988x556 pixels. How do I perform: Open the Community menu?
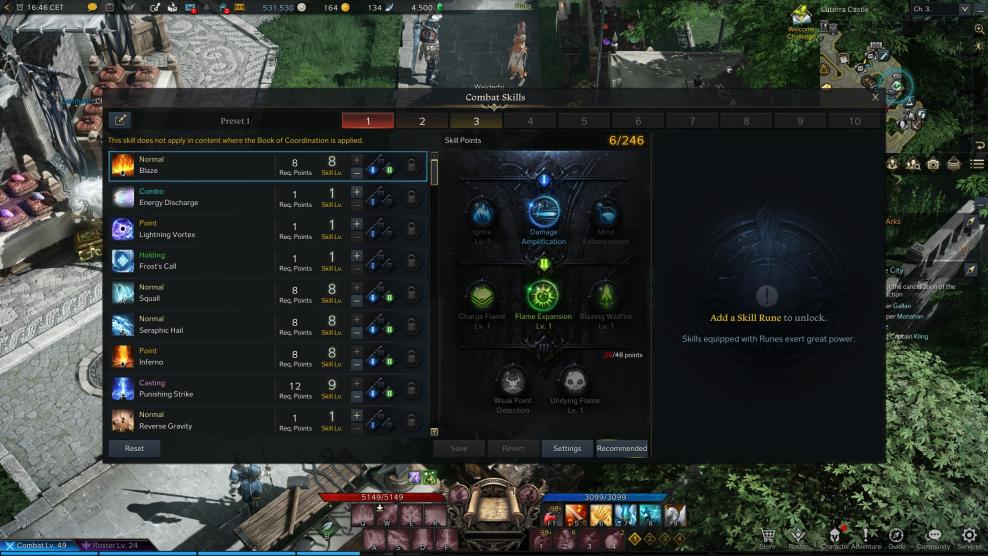pos(933,538)
